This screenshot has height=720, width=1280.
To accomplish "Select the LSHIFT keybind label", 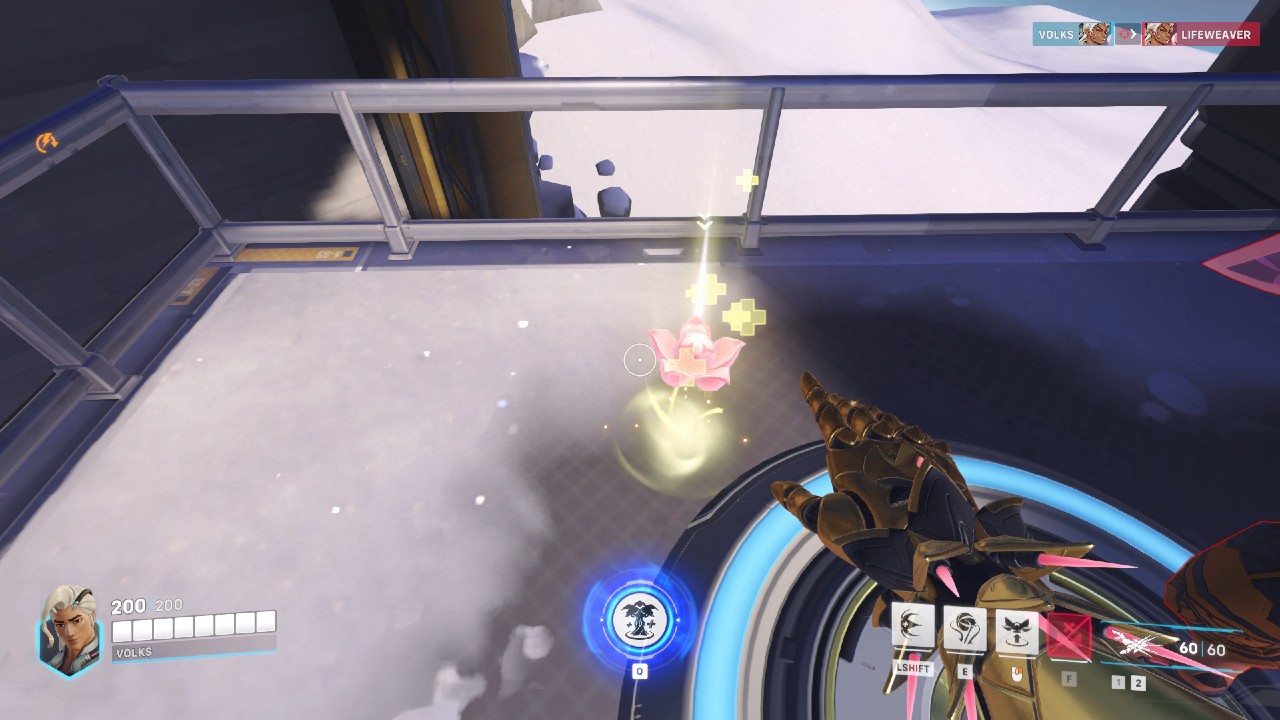I will pyautogui.click(x=913, y=667).
